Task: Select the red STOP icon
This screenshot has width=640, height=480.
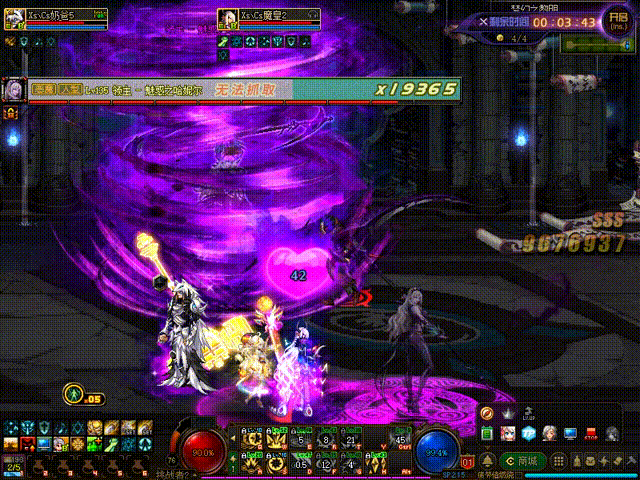Action: coord(591,433)
